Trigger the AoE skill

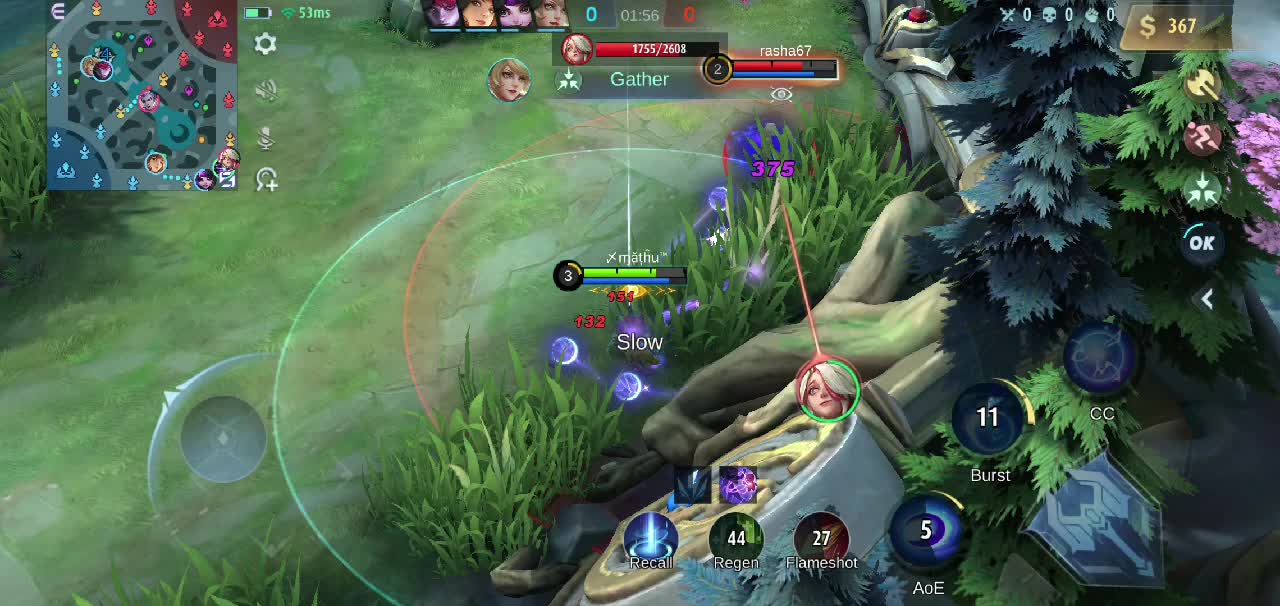[927, 532]
